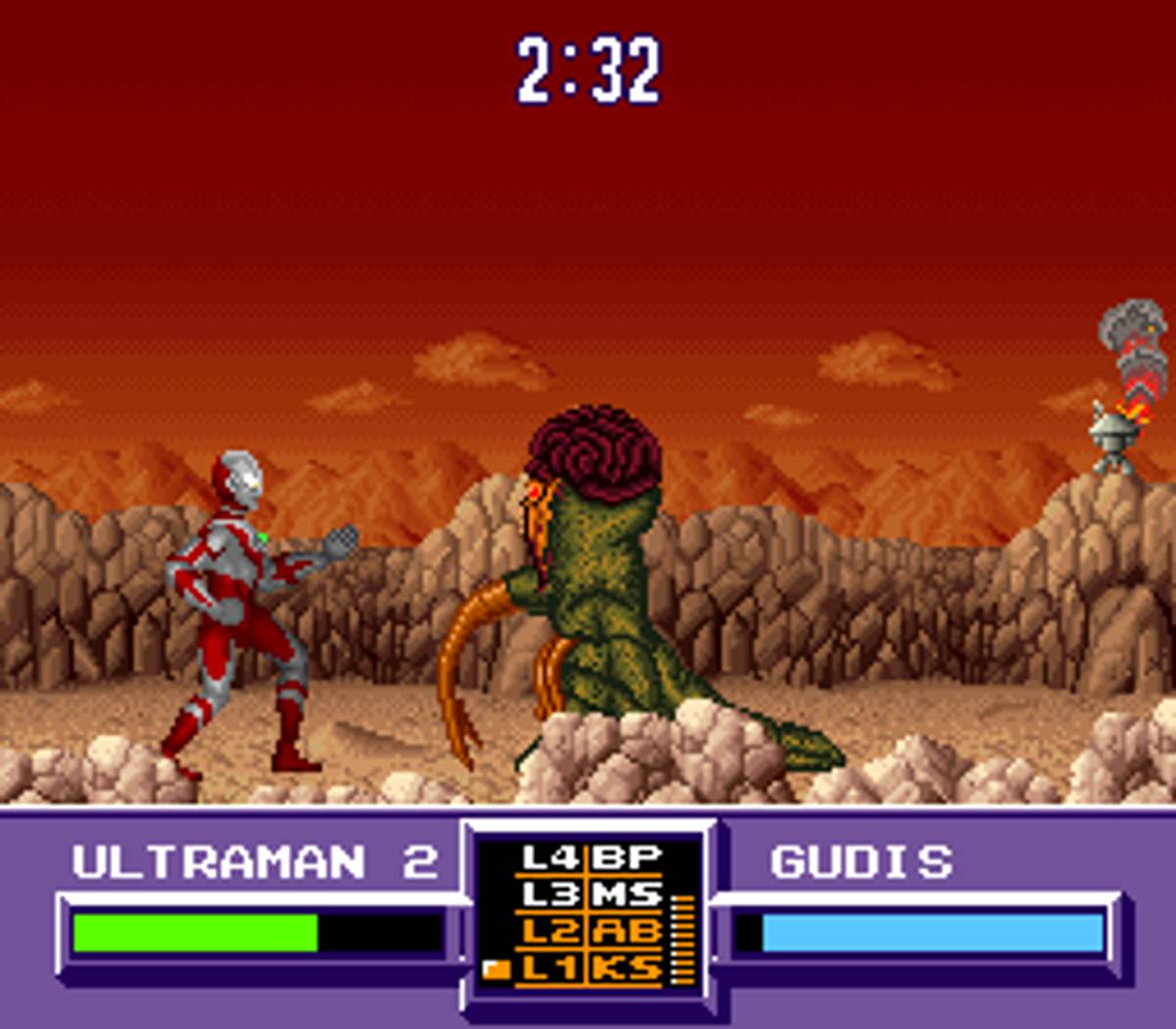Select the L4 BP special attack

pyautogui.click(x=591, y=858)
